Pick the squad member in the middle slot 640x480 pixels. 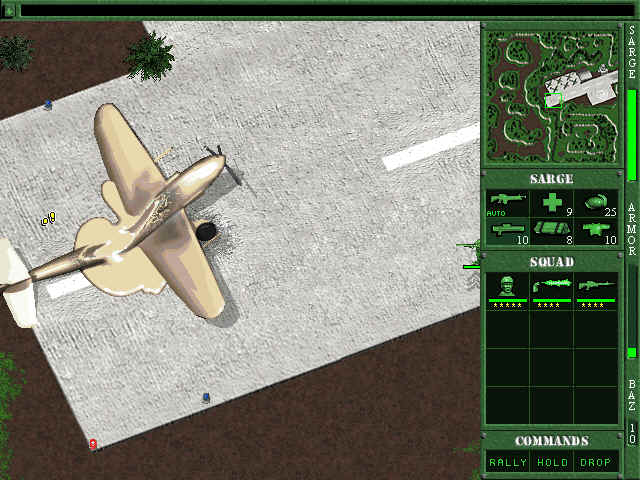pyautogui.click(x=551, y=291)
